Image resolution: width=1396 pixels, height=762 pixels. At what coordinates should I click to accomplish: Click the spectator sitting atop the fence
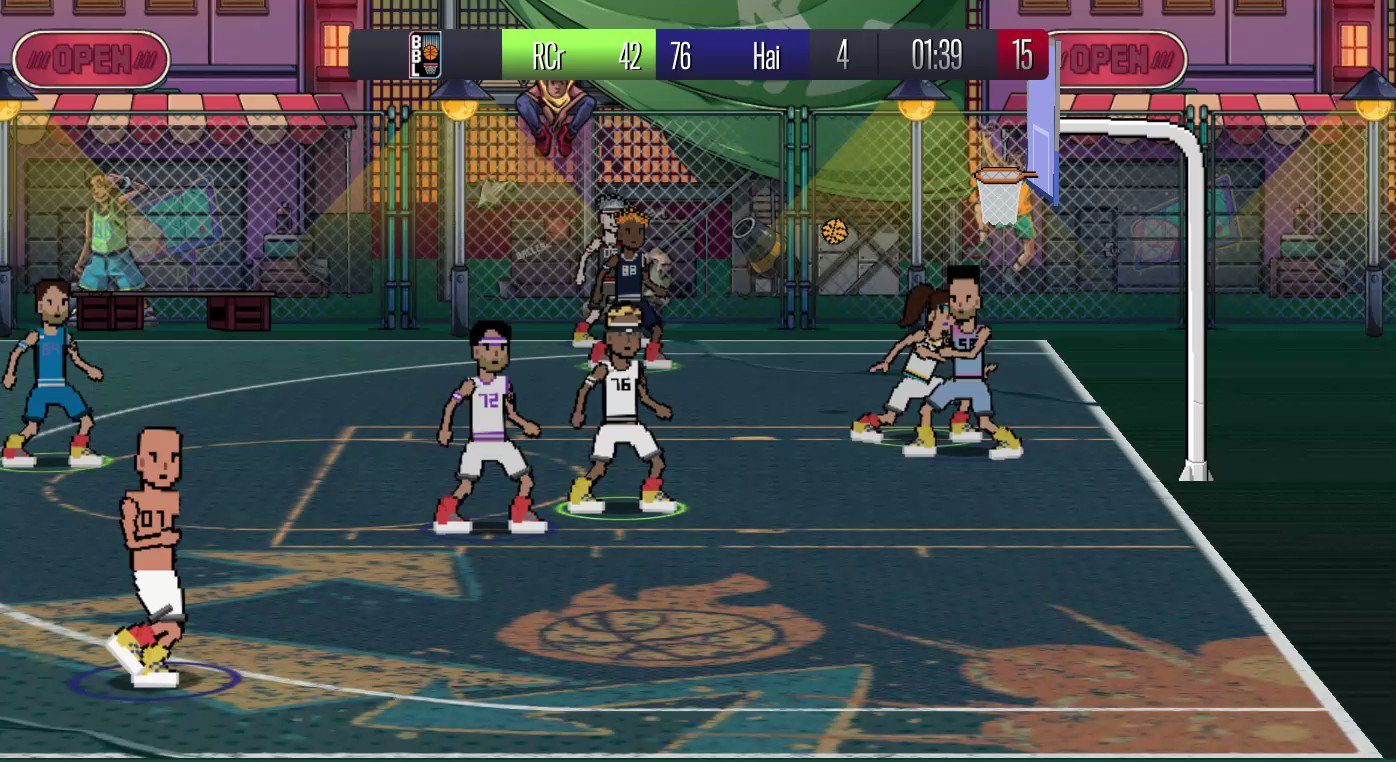557,110
